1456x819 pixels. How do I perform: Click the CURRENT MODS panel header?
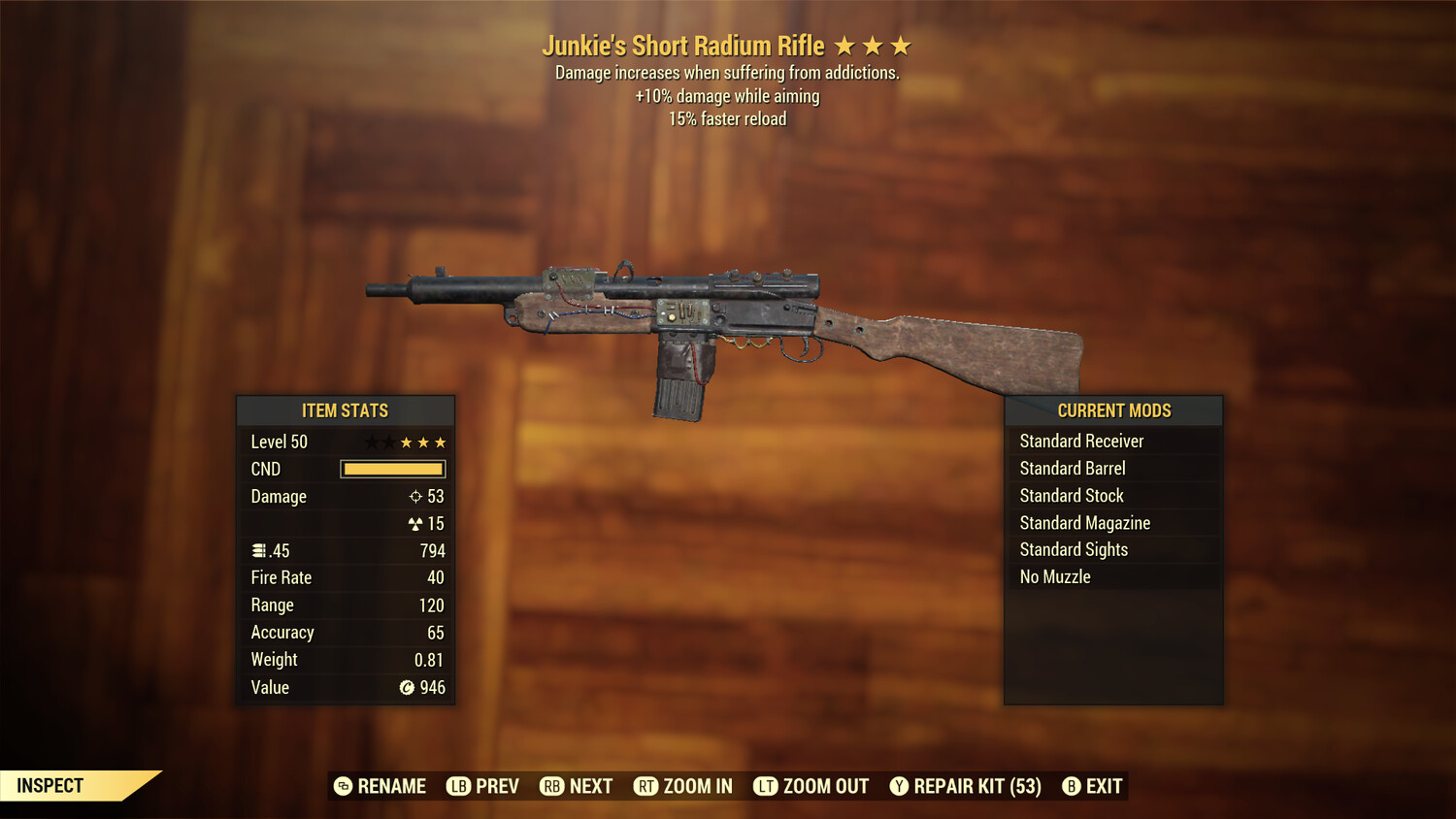(1113, 409)
